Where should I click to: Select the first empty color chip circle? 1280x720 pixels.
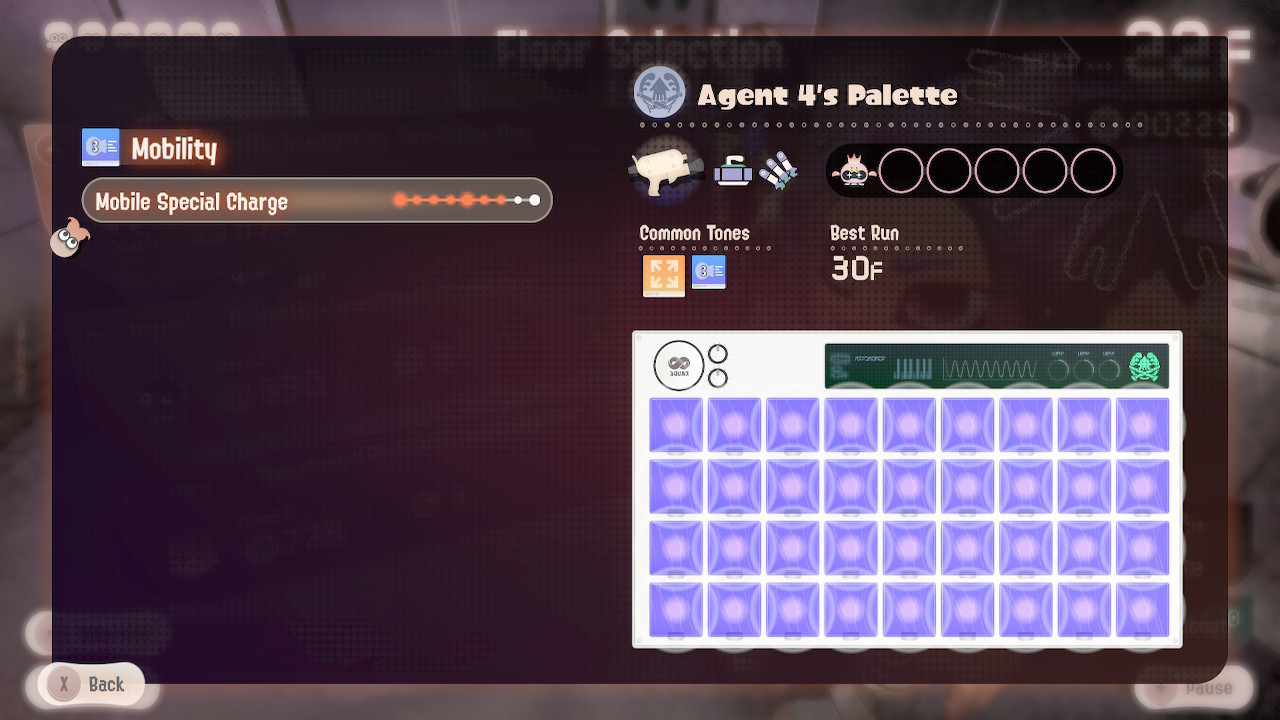click(x=902, y=171)
